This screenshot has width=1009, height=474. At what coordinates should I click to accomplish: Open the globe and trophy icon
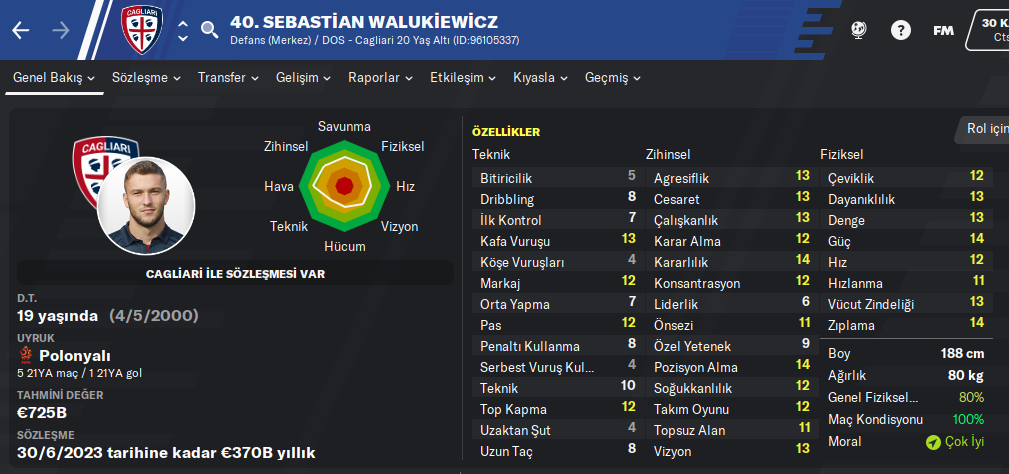pyautogui.click(x=858, y=30)
